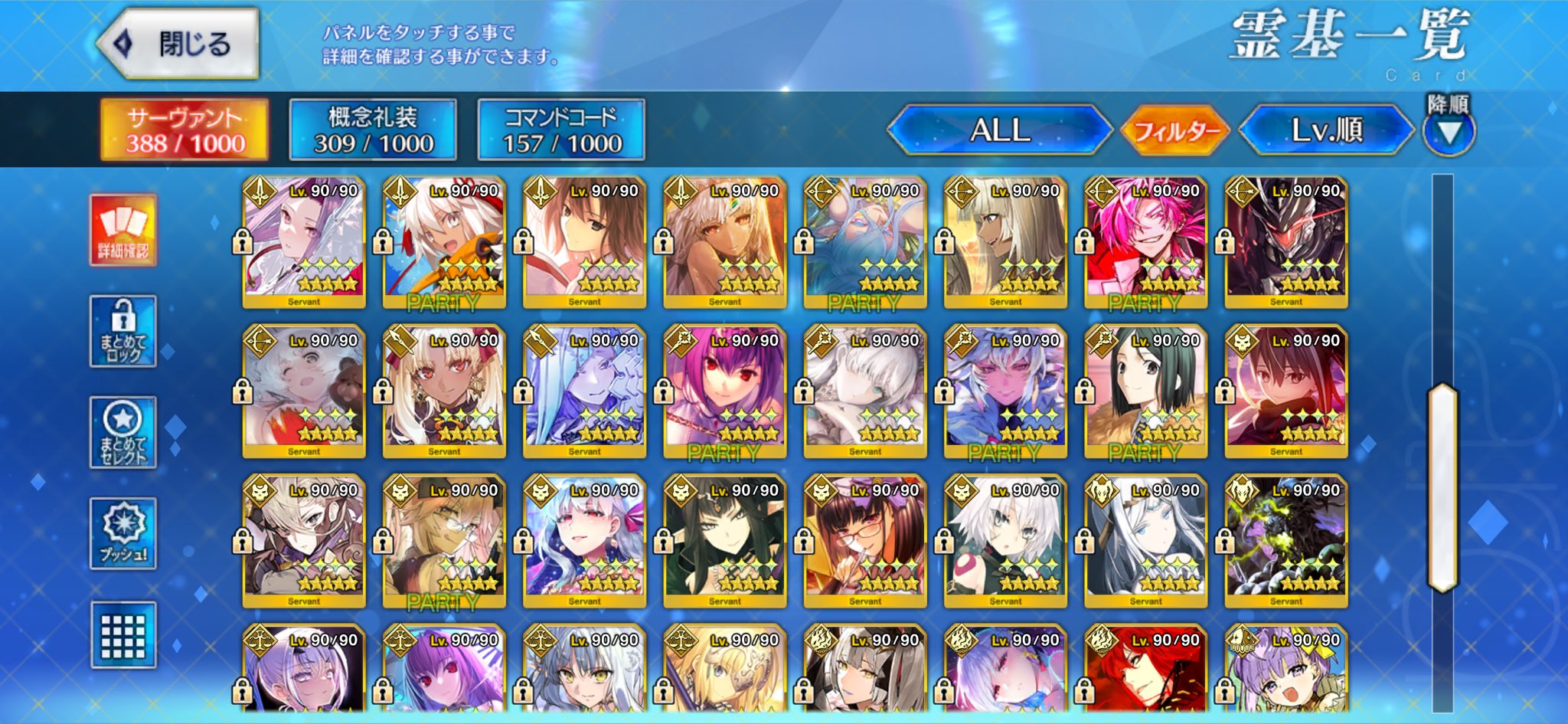Select the ALL class filter
Image resolution: width=1568 pixels, height=724 pixels.
999,129
